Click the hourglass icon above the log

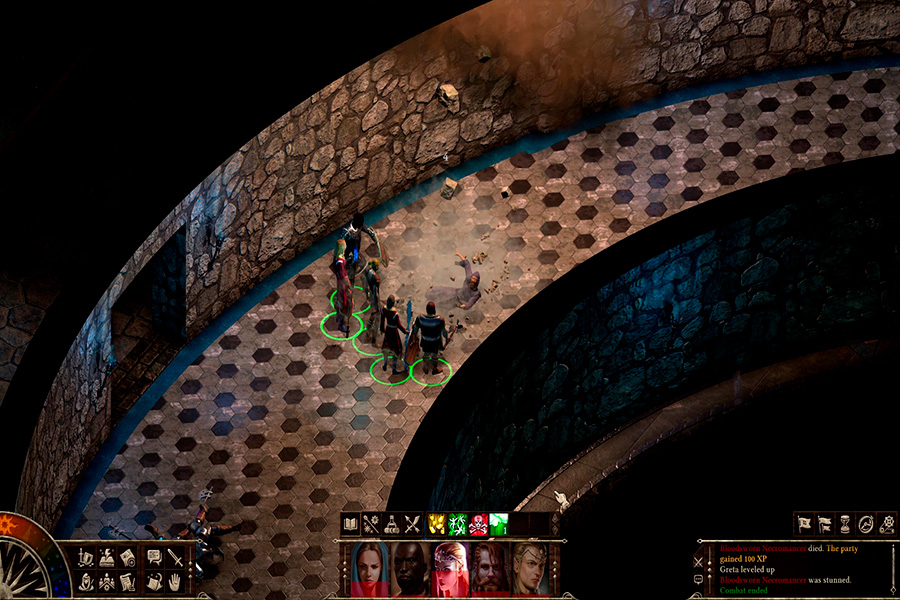(x=845, y=523)
